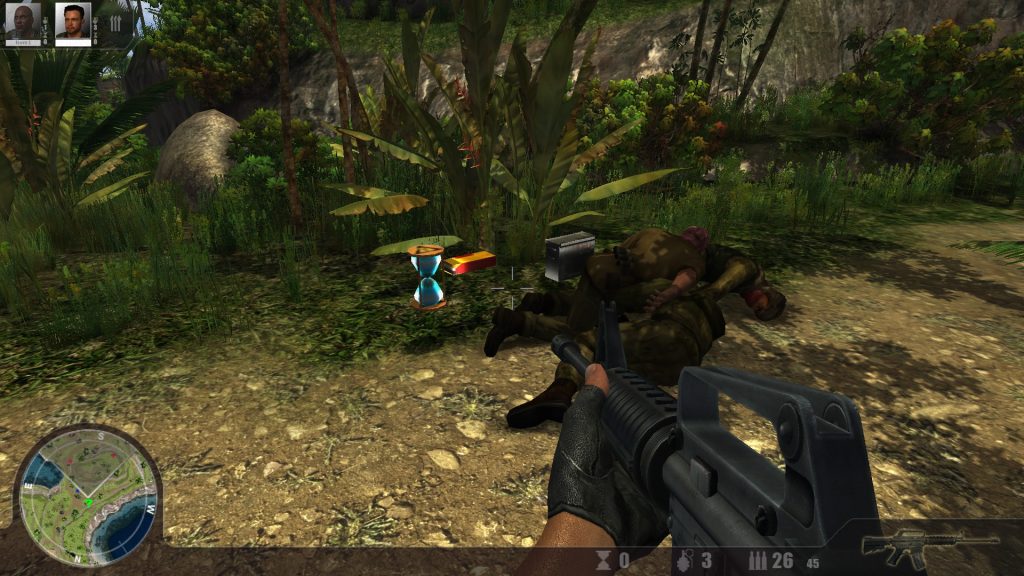Select the dark-haired squad member portrait
Screen dimensions: 1024x576
(72, 21)
